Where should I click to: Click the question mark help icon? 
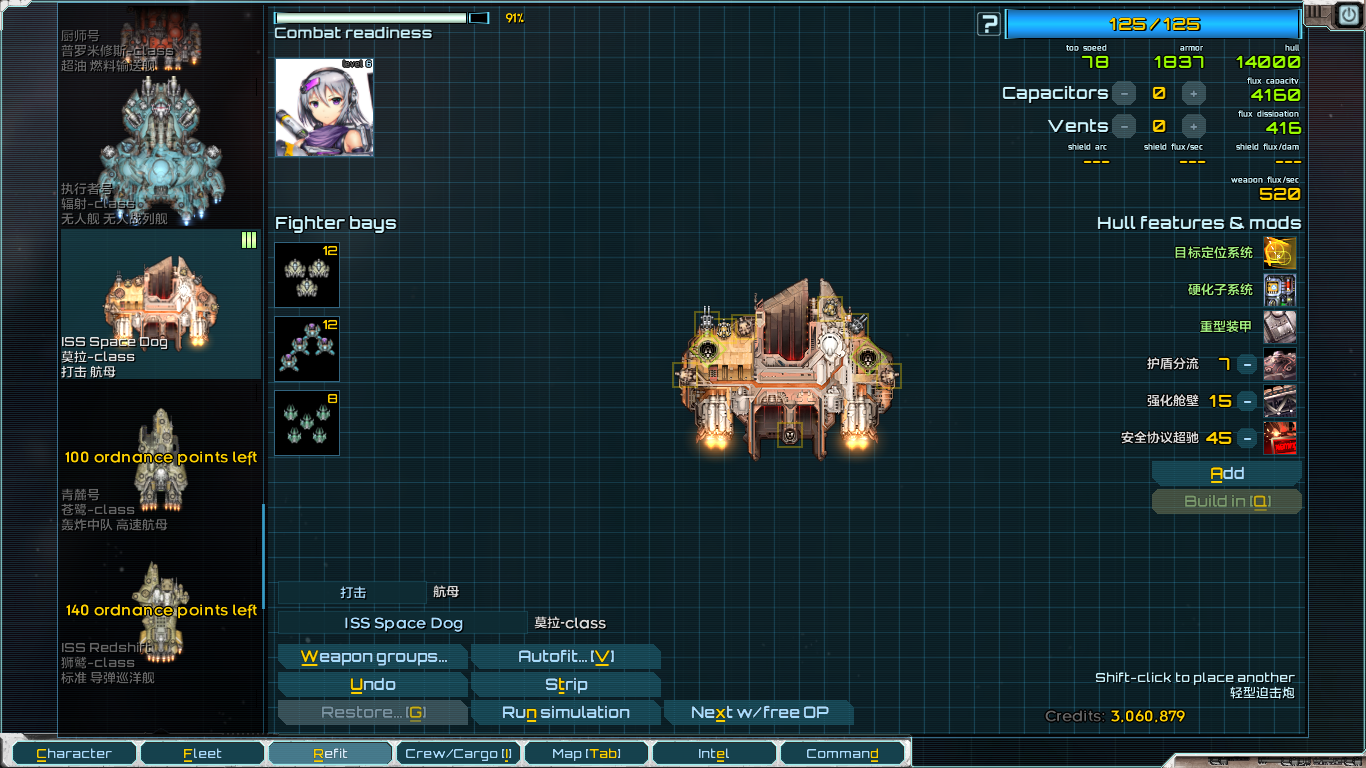click(x=988, y=21)
